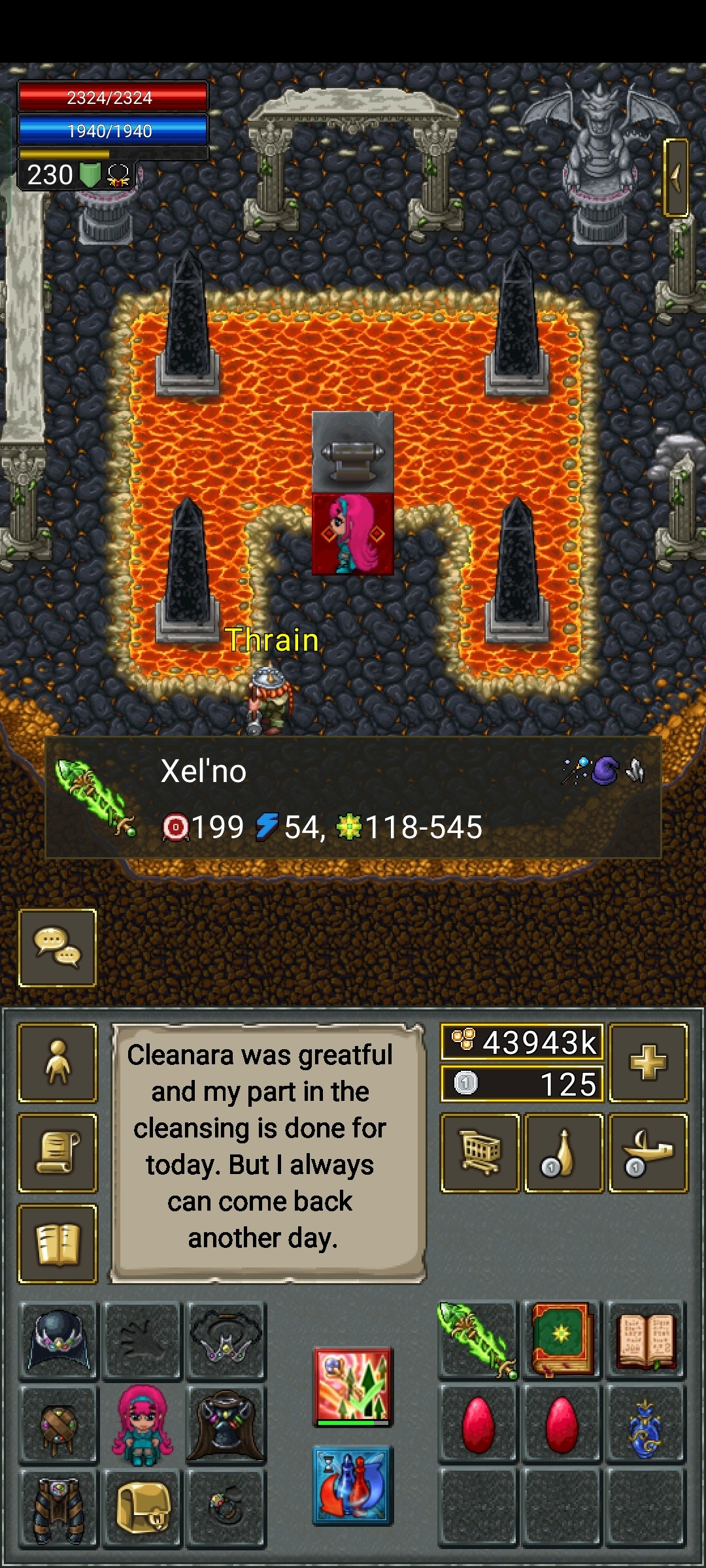Image resolution: width=706 pixels, height=1568 pixels.
Task: Expand the side panel arrow tab
Action: point(676,177)
